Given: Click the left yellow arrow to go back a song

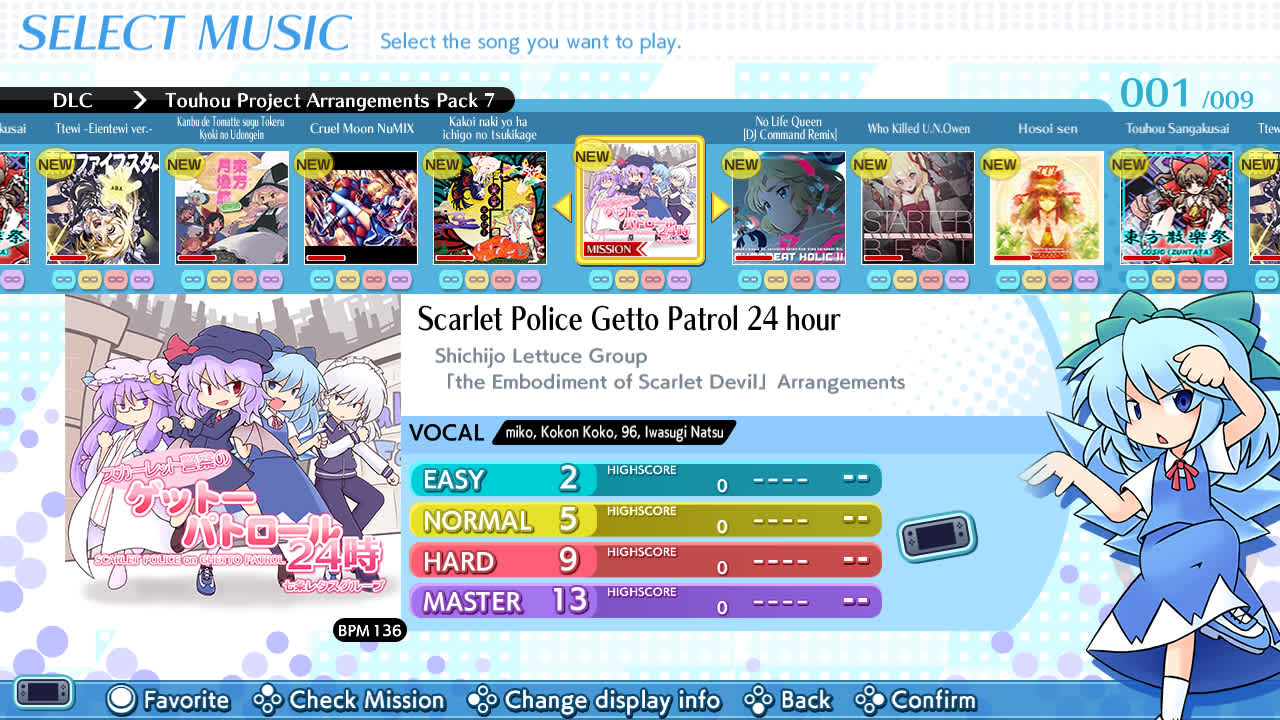Looking at the screenshot, I should [x=564, y=206].
